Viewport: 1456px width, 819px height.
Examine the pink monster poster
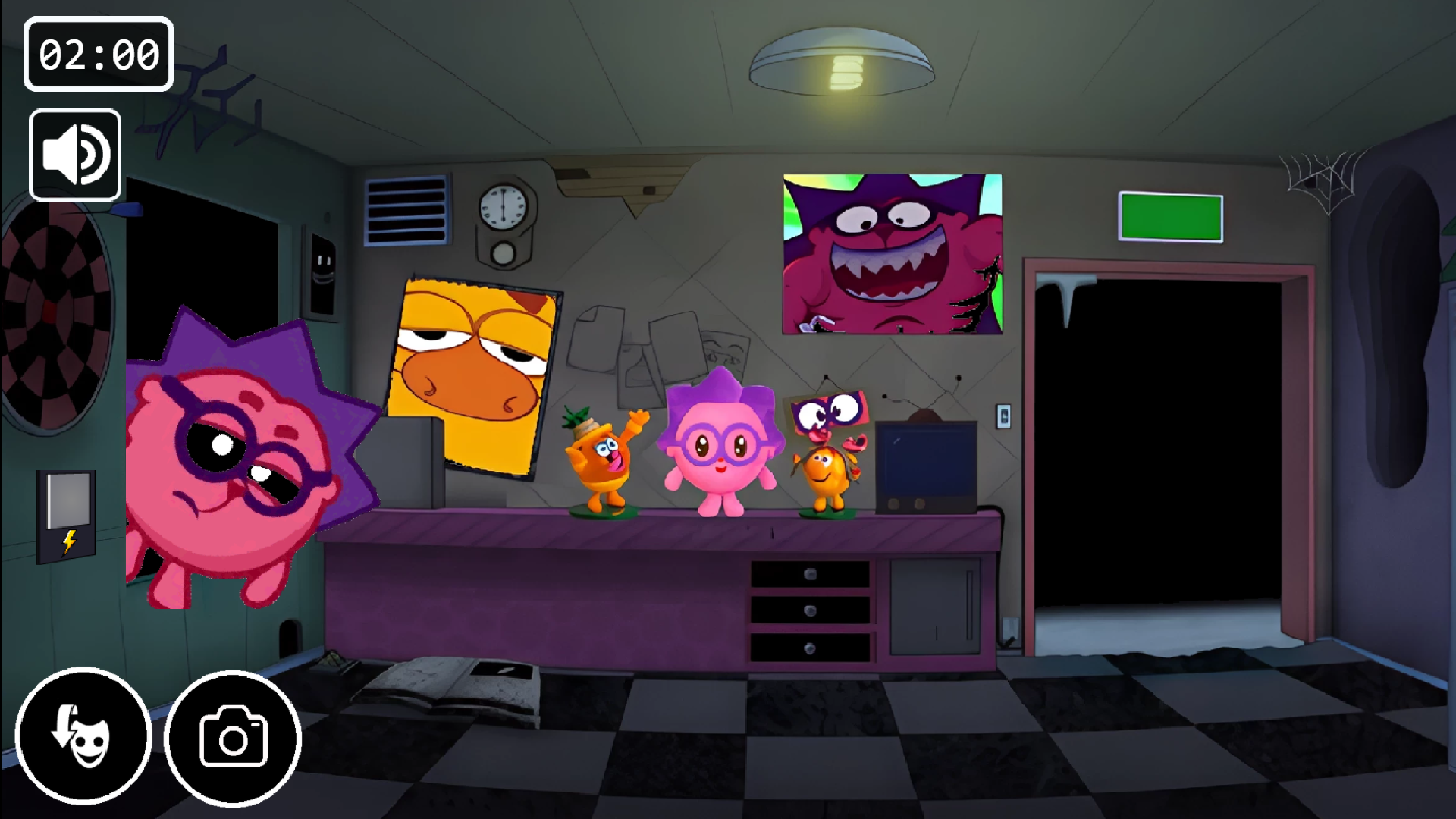(891, 254)
